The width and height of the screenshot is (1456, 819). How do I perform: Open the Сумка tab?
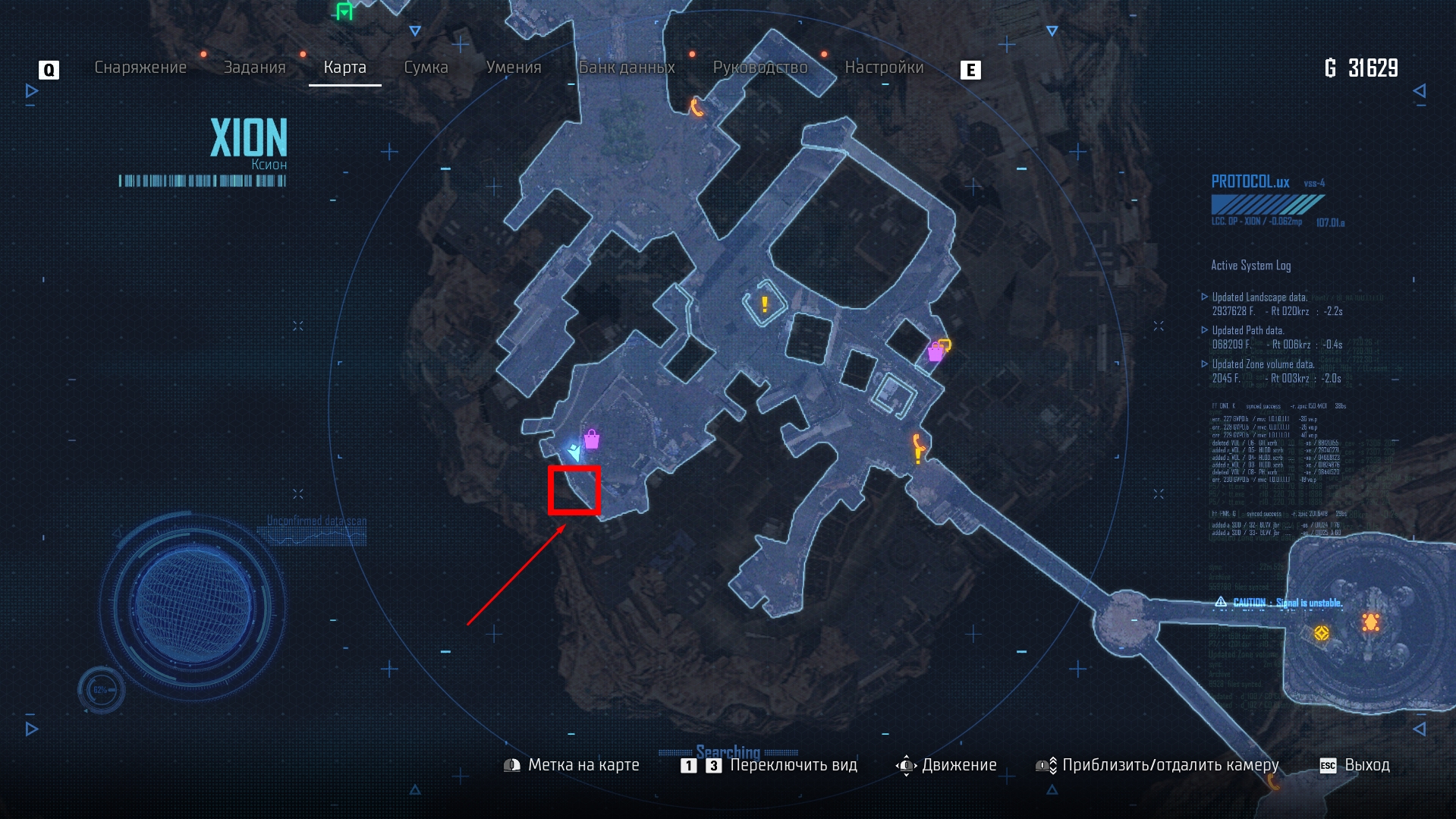[426, 68]
